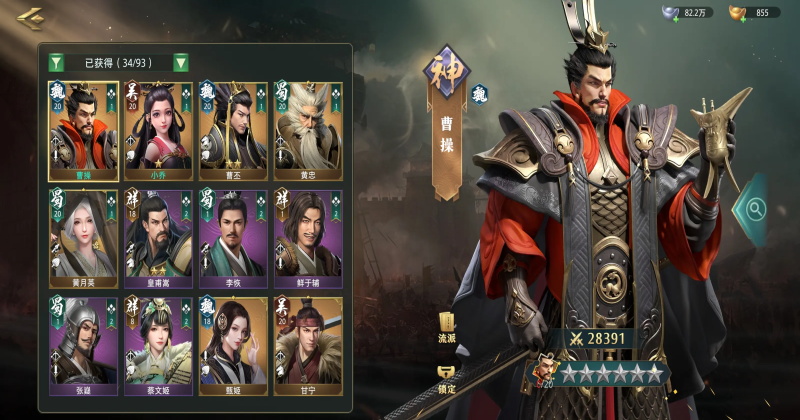
Task: Choose the Cao Pi (曹丕) hero card
Action: [233, 131]
